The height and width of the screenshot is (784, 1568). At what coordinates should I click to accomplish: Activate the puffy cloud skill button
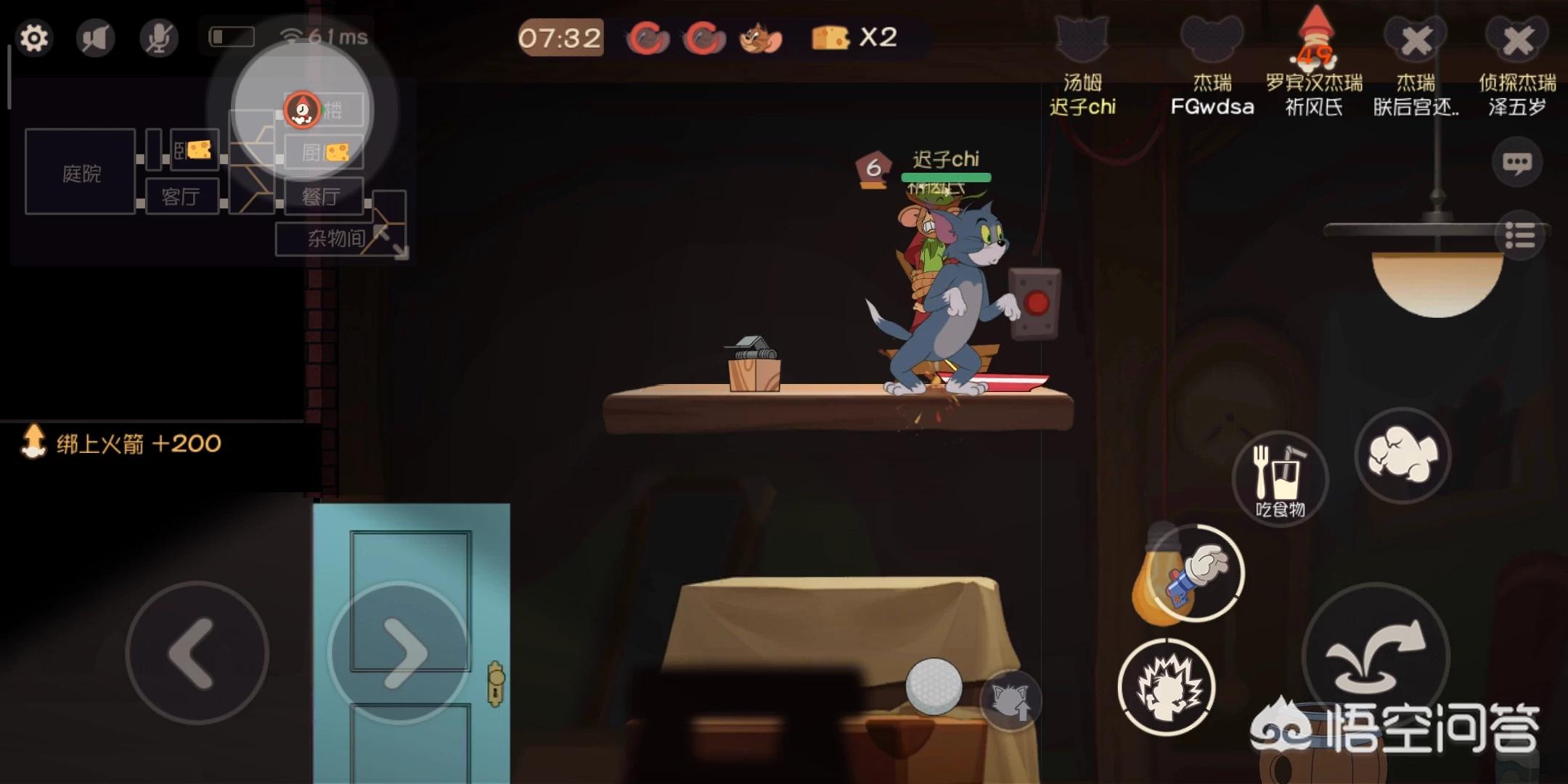(1402, 455)
